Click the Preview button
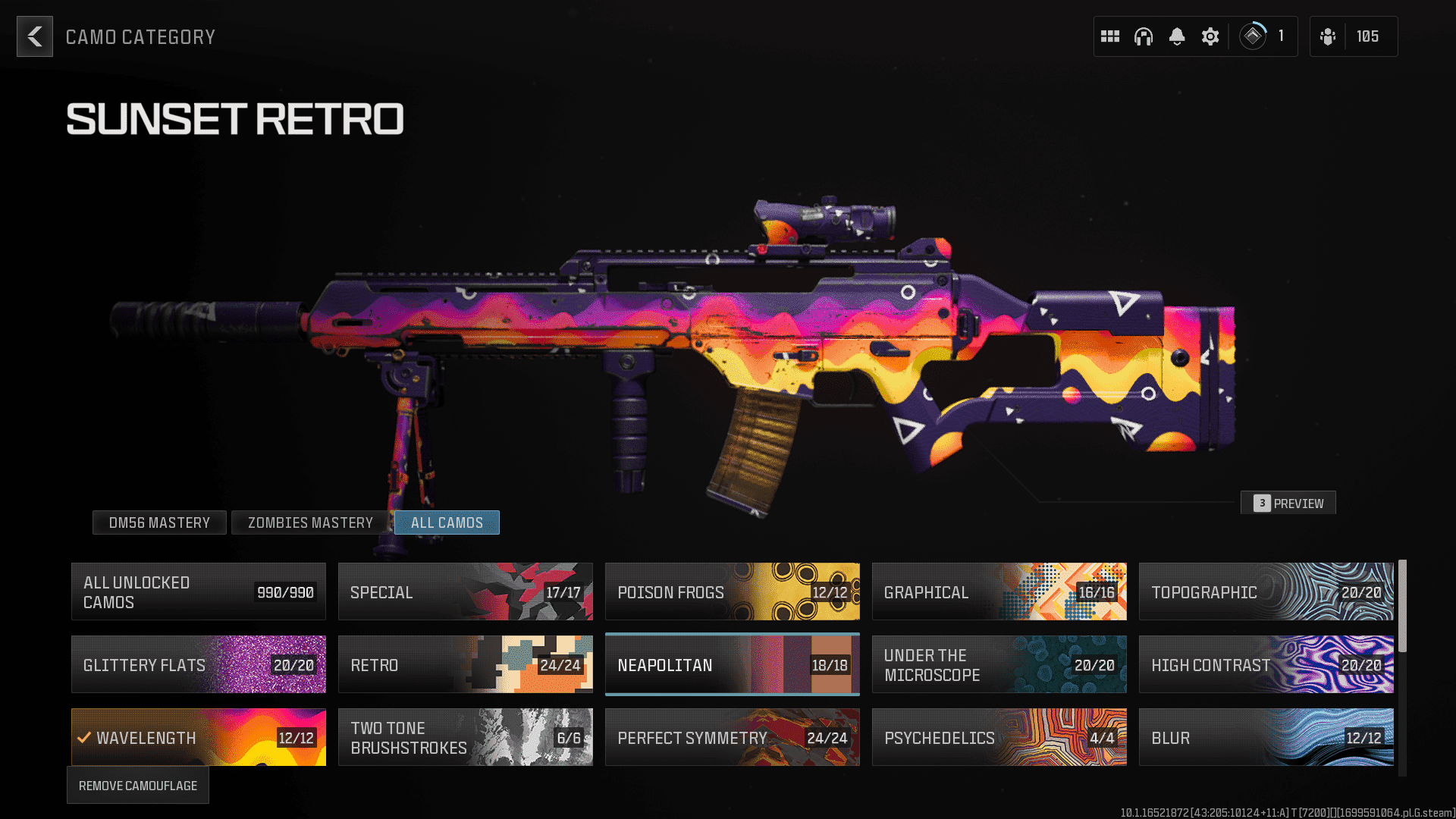The height and width of the screenshot is (819, 1456). (1288, 503)
